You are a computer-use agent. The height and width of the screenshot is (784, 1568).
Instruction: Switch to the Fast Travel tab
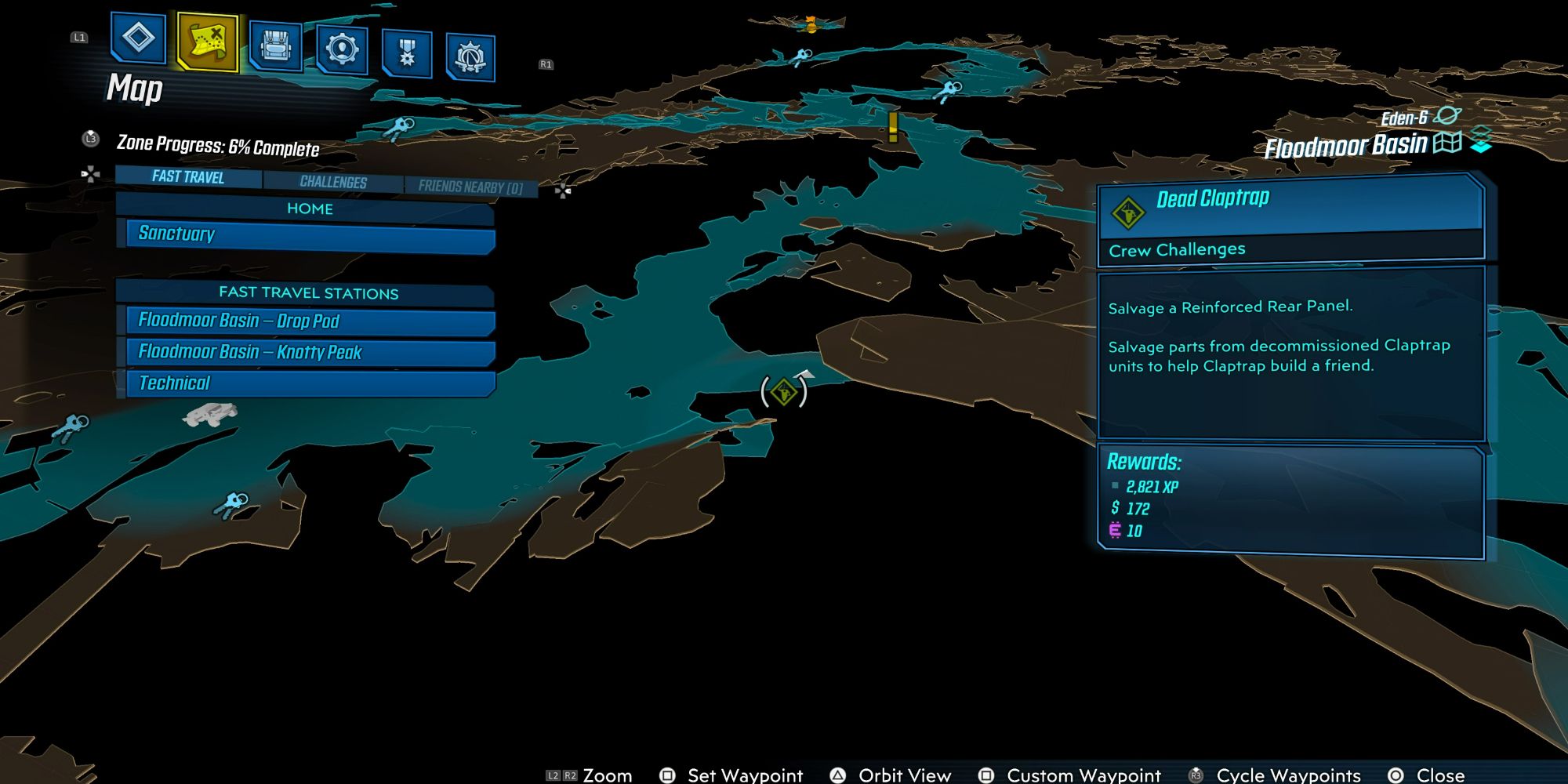click(188, 177)
